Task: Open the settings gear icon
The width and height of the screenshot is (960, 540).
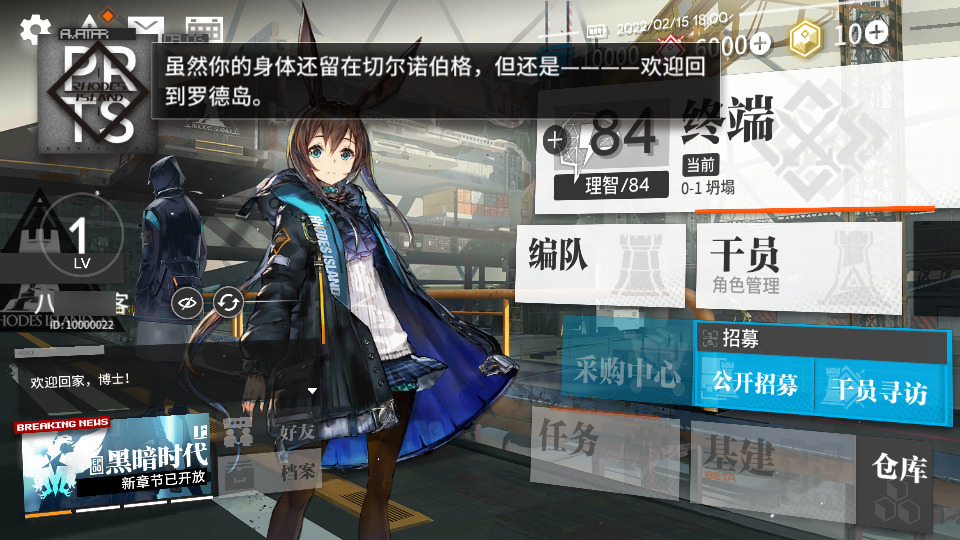Action: coord(35,28)
